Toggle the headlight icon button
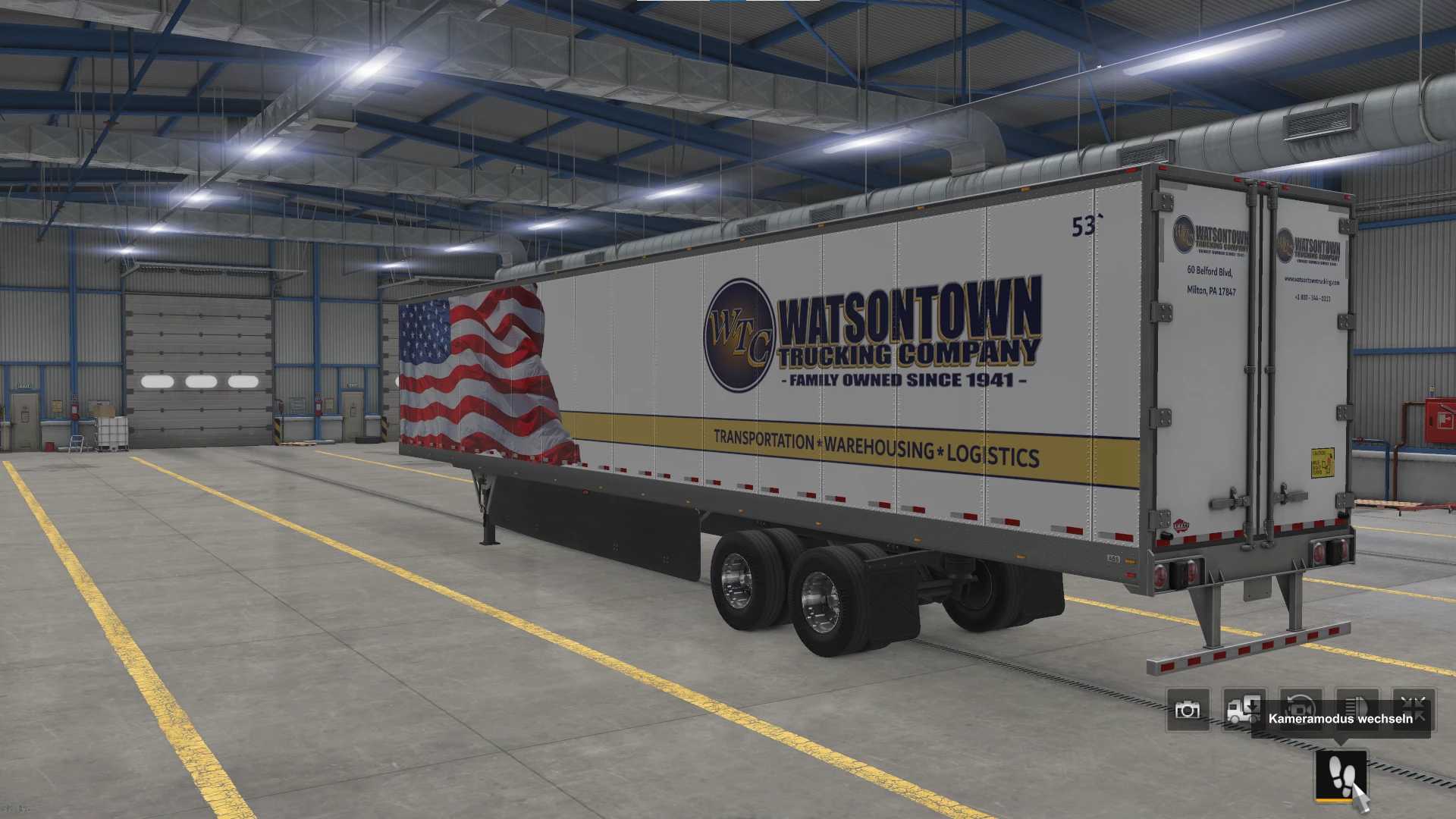Image resolution: width=1456 pixels, height=819 pixels. click(x=1357, y=698)
